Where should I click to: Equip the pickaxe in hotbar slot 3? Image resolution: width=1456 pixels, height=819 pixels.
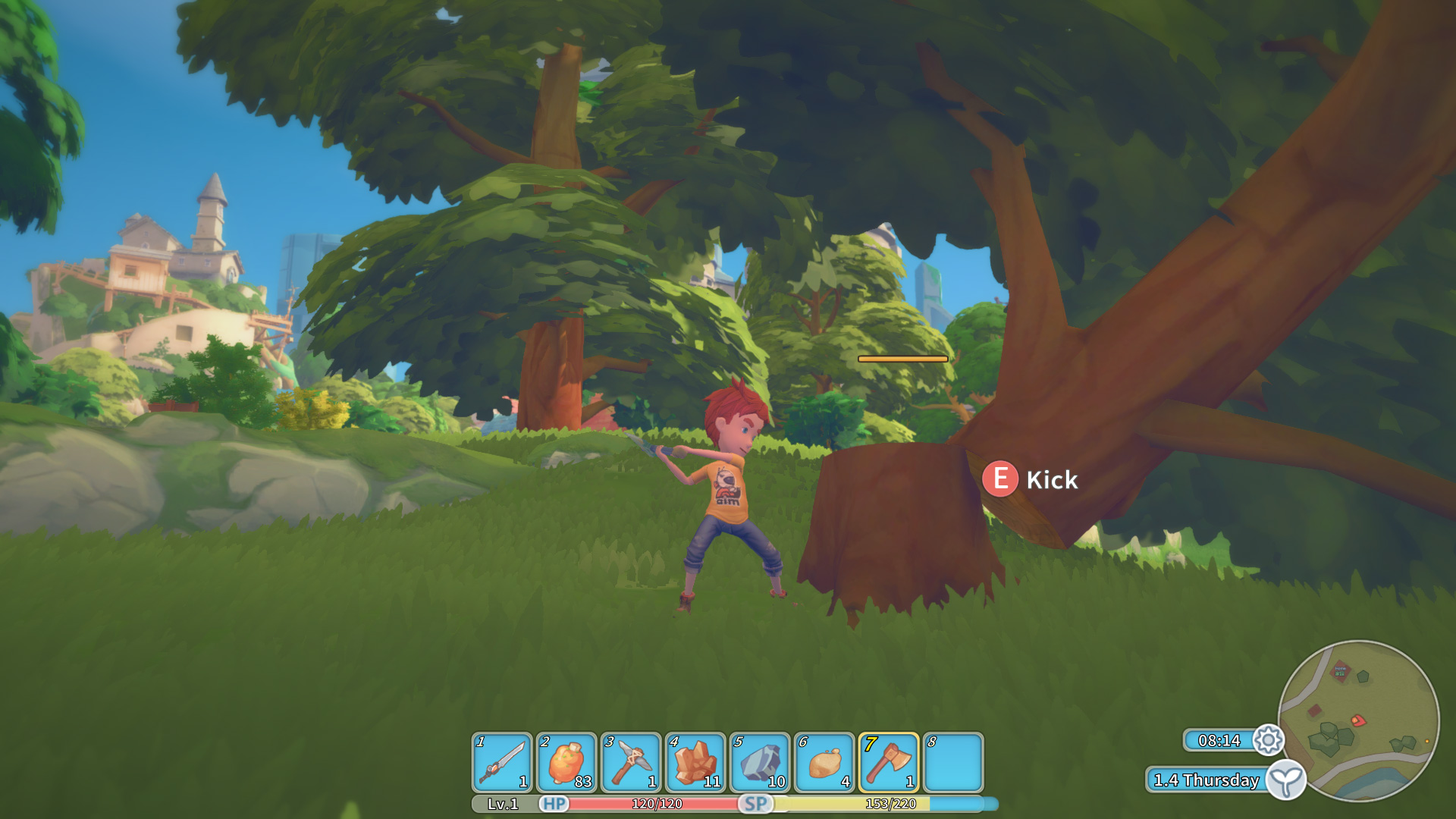click(x=632, y=762)
